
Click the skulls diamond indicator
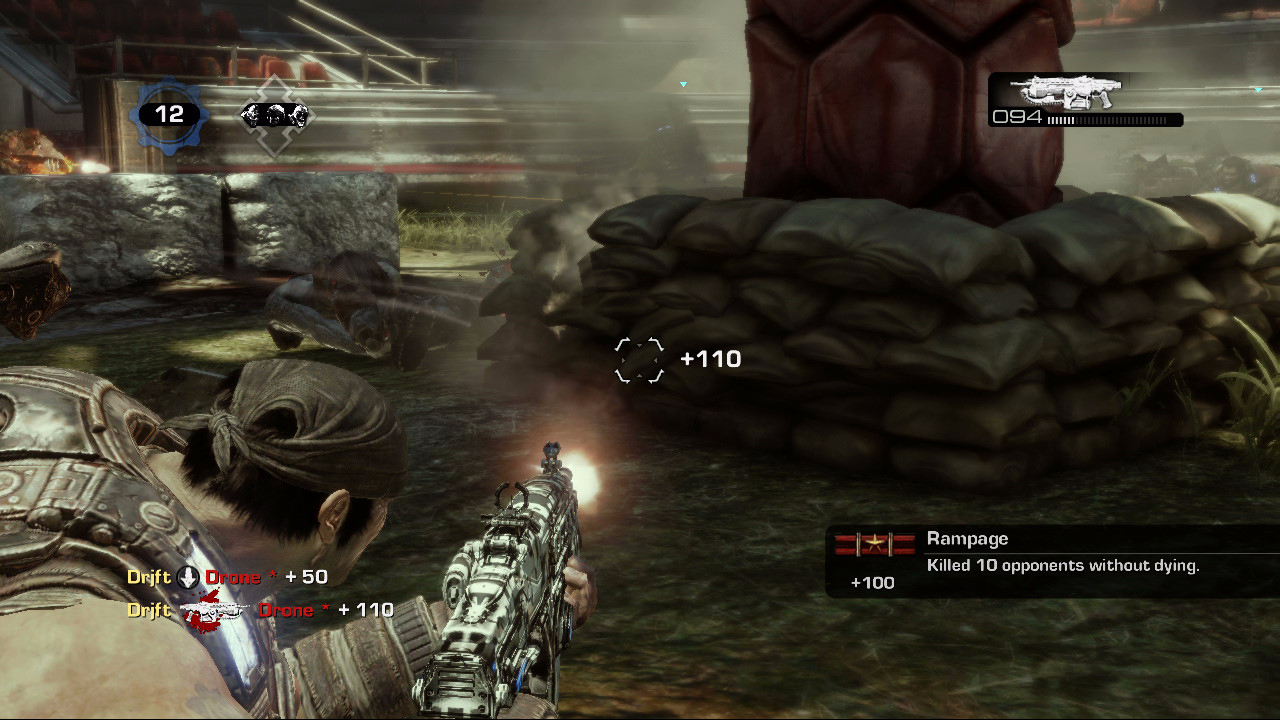pos(276,116)
